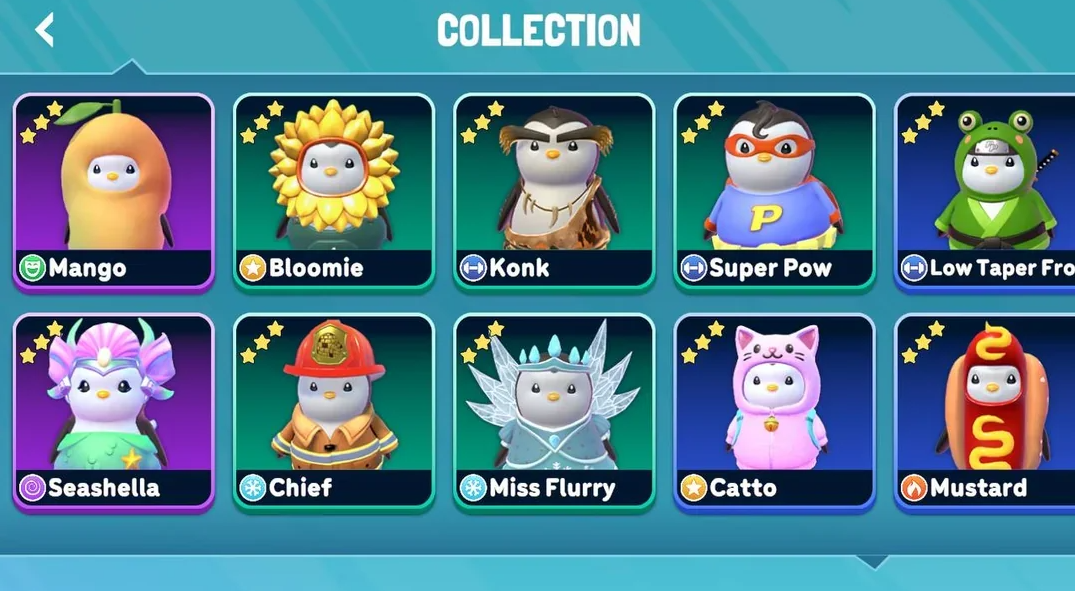Select the Miss Flurry ice fairy card
The height and width of the screenshot is (591, 1075).
pos(554,410)
